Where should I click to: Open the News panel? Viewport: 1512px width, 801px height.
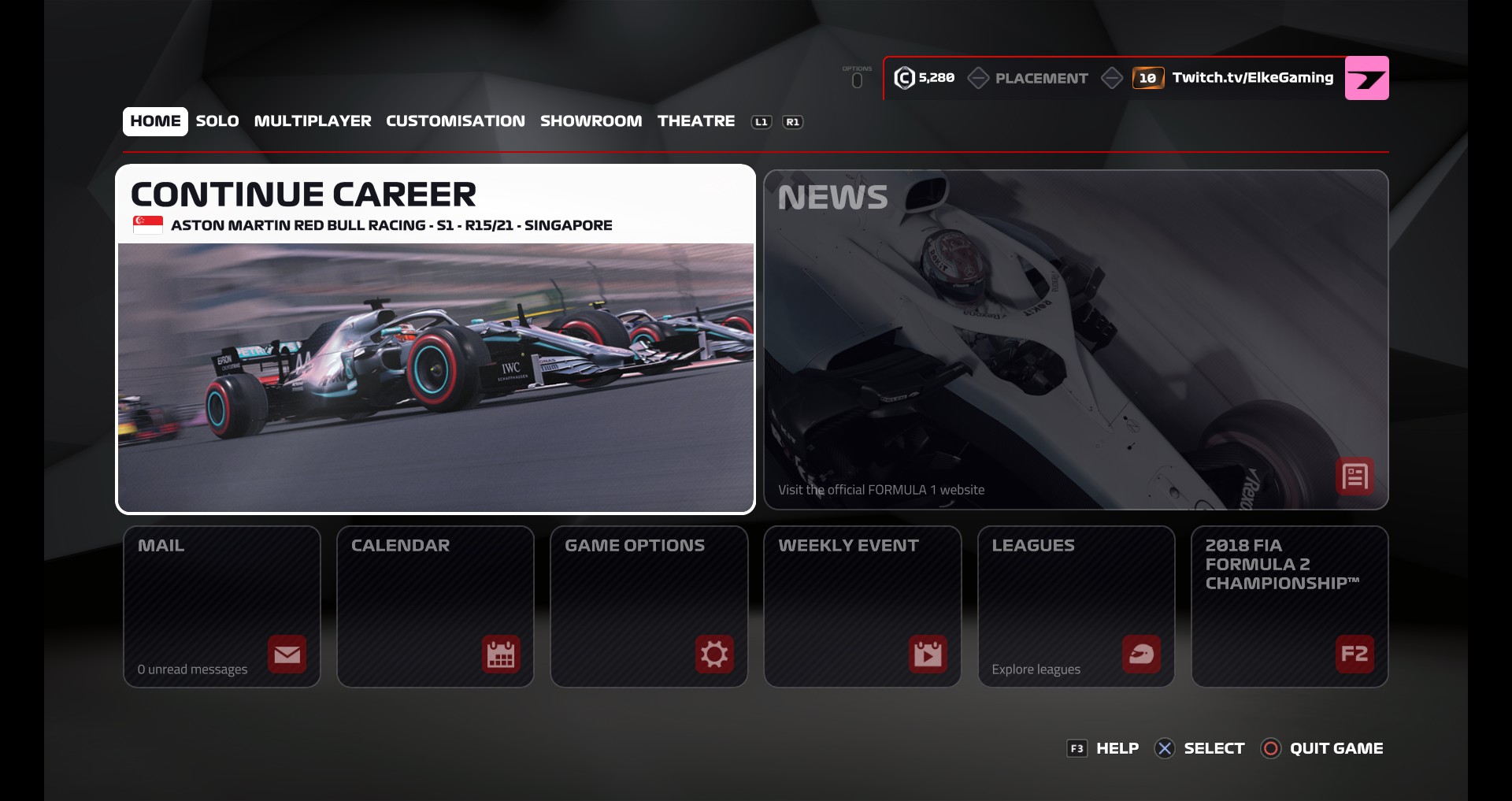pos(1076,339)
